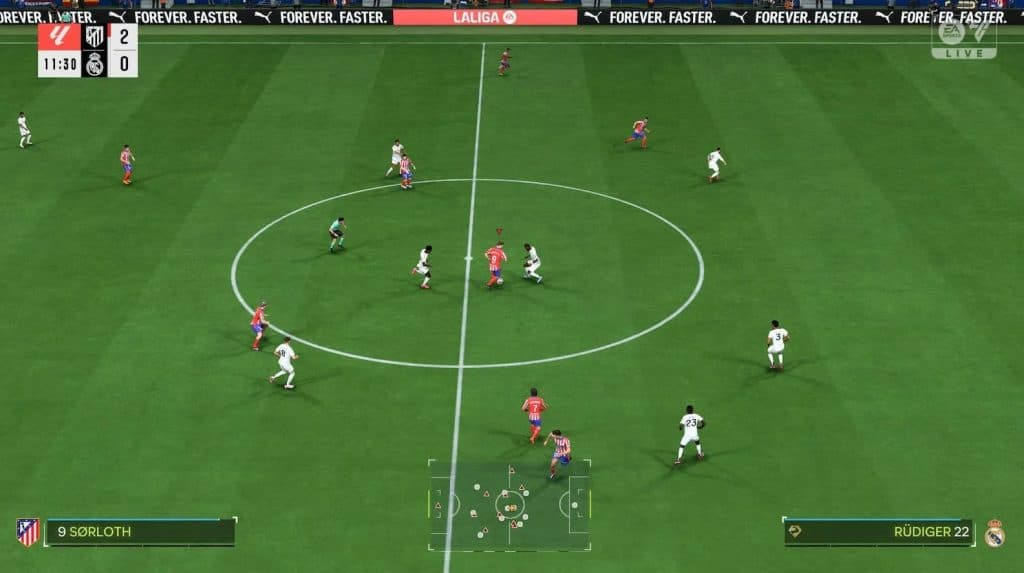Select the Sørloth player name panel

[140, 532]
